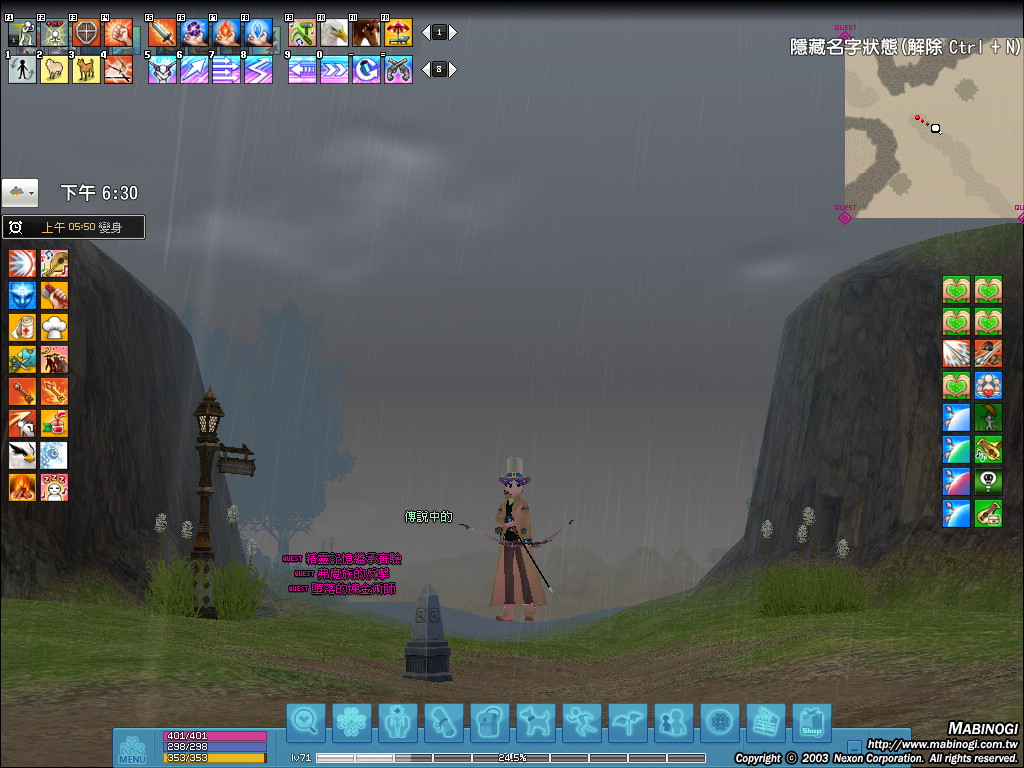The height and width of the screenshot is (768, 1024).
Task: Click the magnifying glass heart button
Action: [x=305, y=722]
